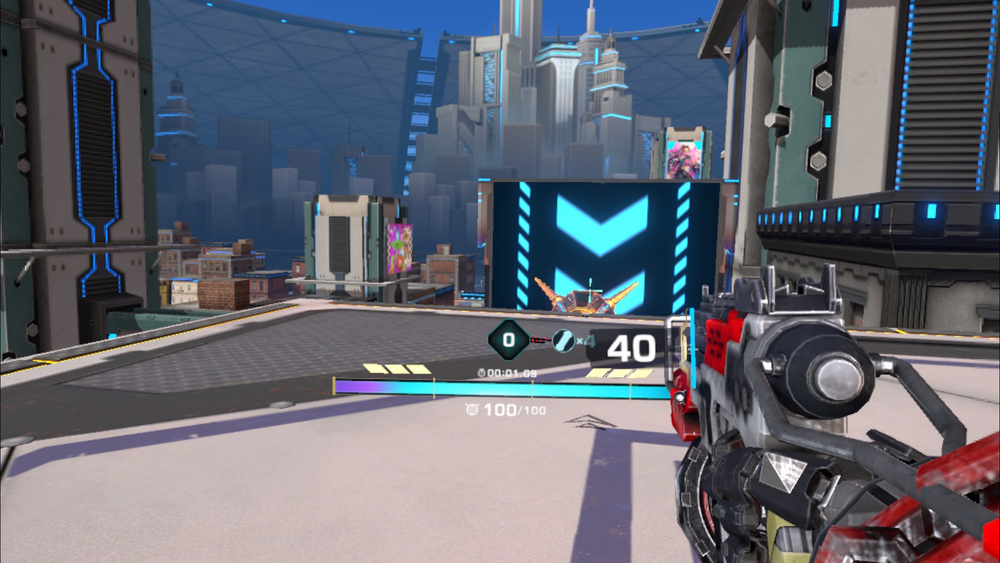Screen dimensions: 1000x563
Task: Tap the round capsule item icon
Action: point(564,341)
